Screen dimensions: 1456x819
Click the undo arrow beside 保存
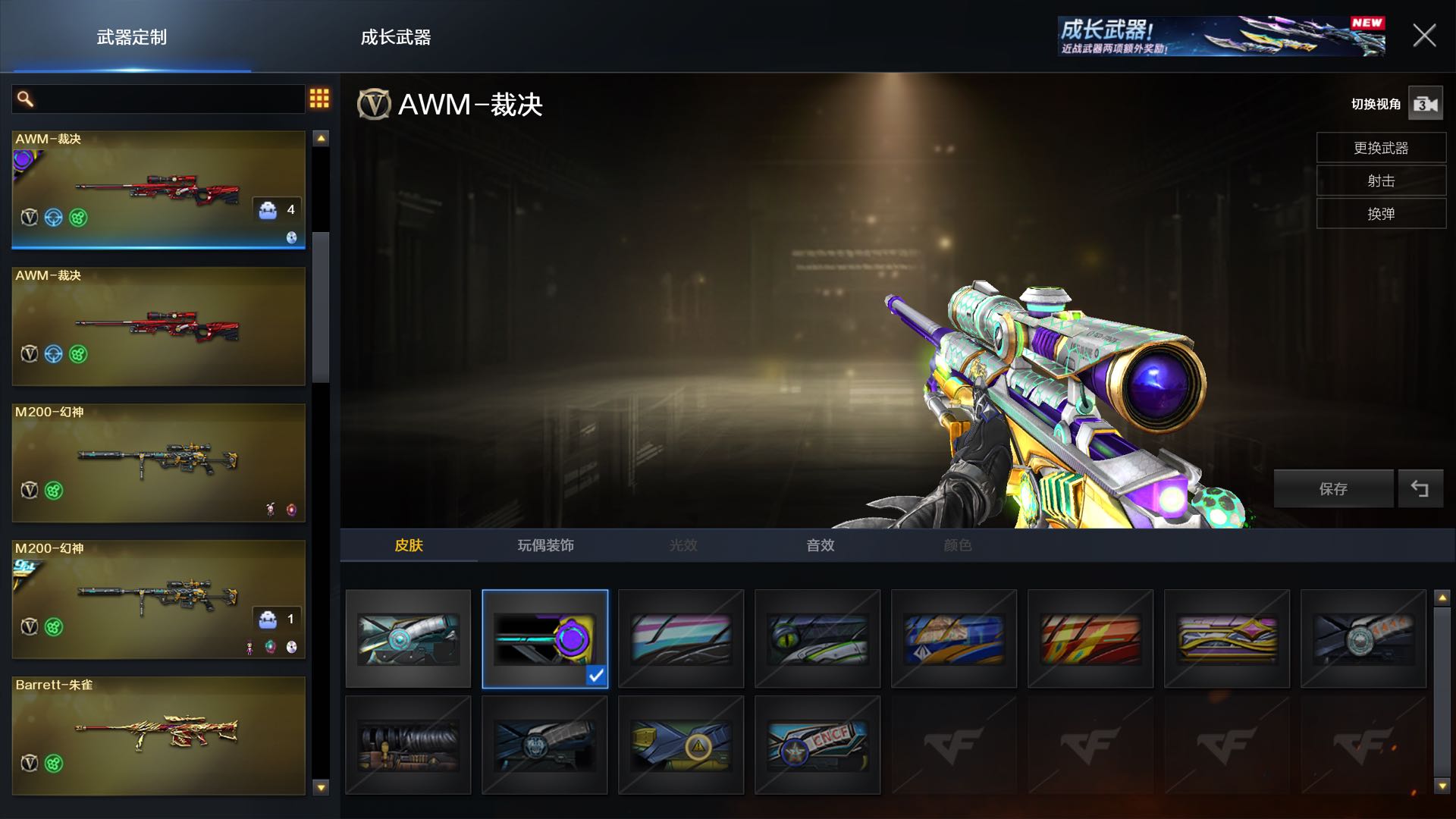1420,489
